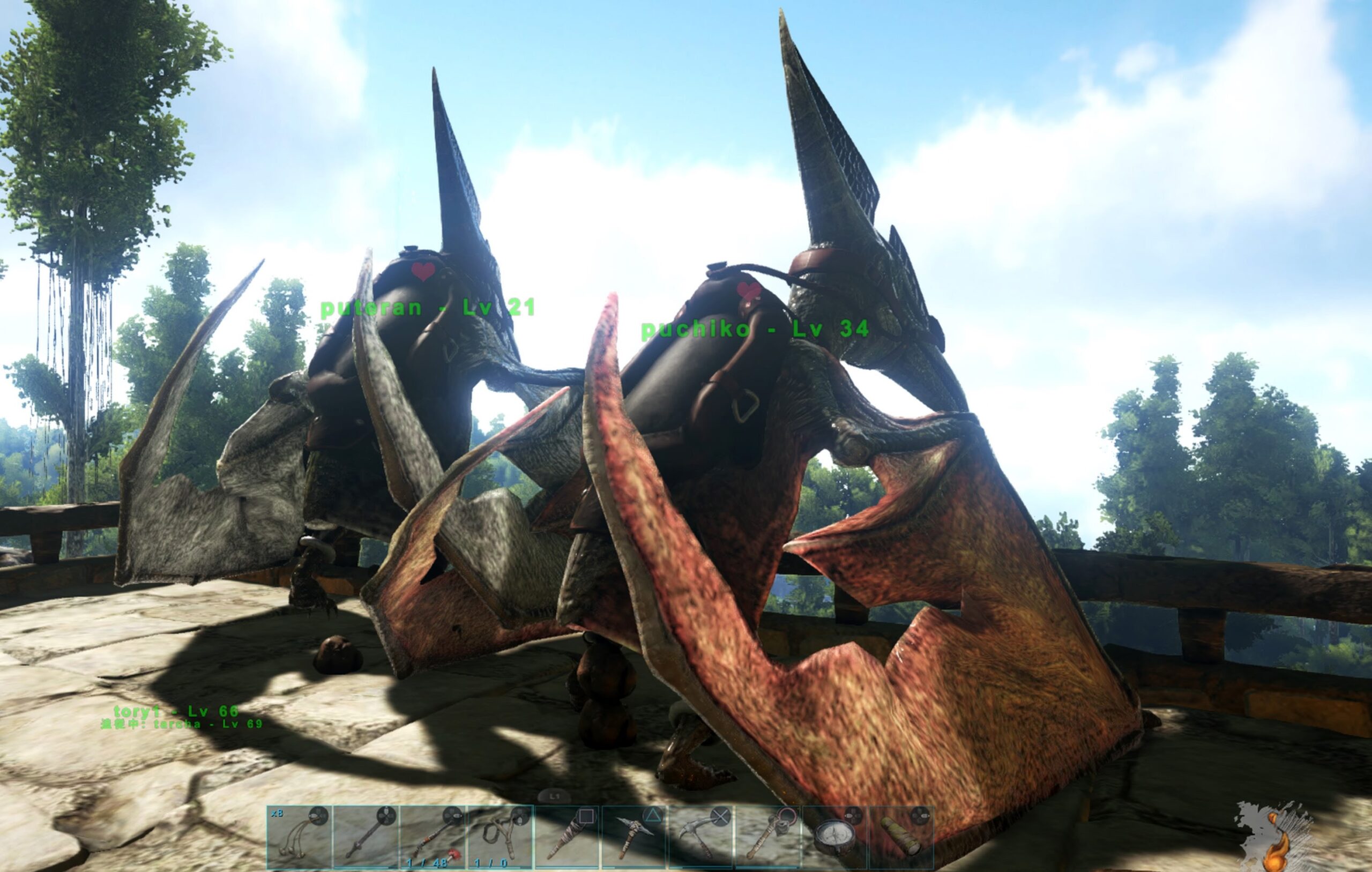Select the compass hotbar slot
Screen dimensions: 1372x872
834,837
